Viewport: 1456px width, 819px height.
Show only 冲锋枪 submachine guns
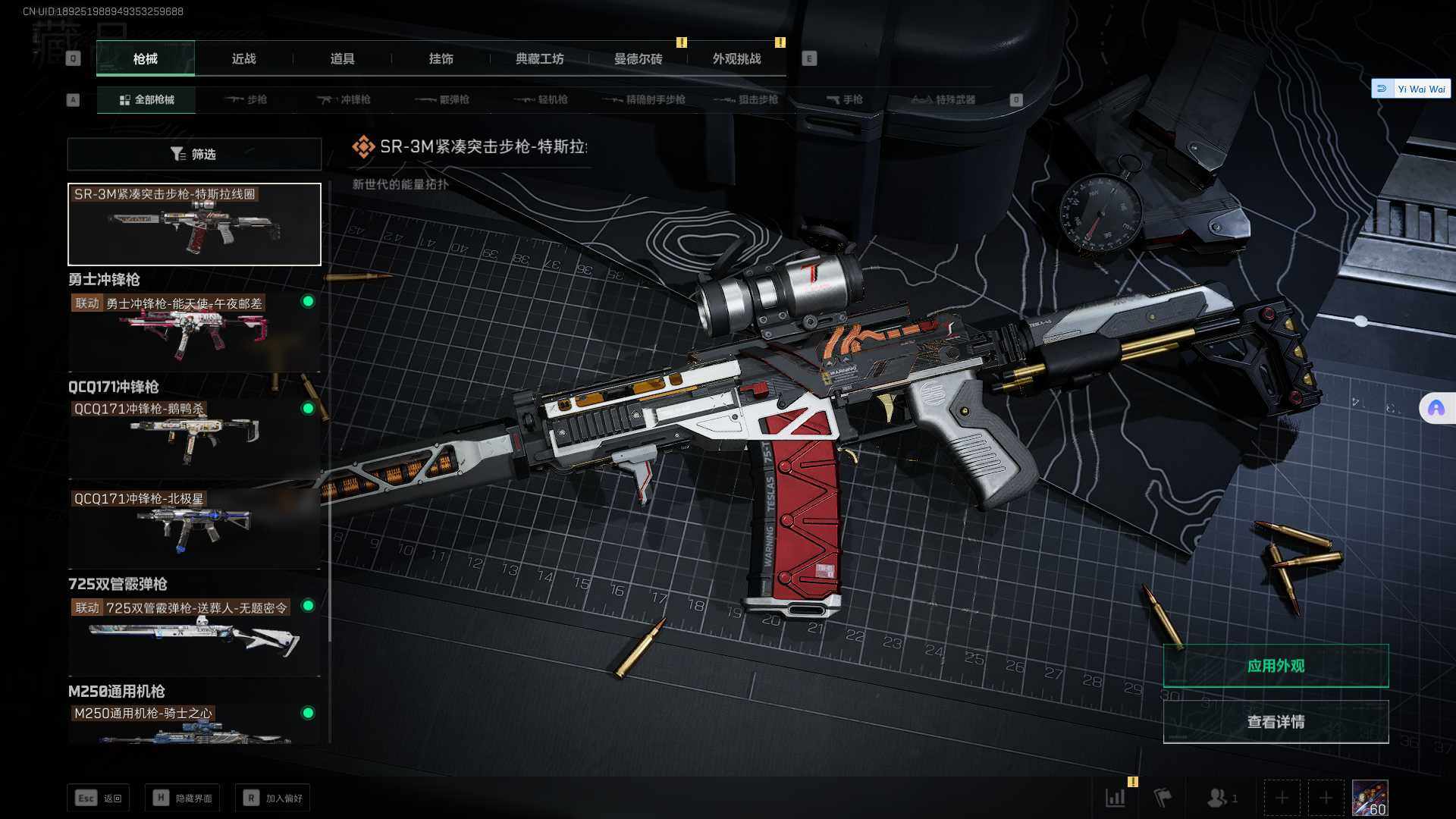click(344, 99)
